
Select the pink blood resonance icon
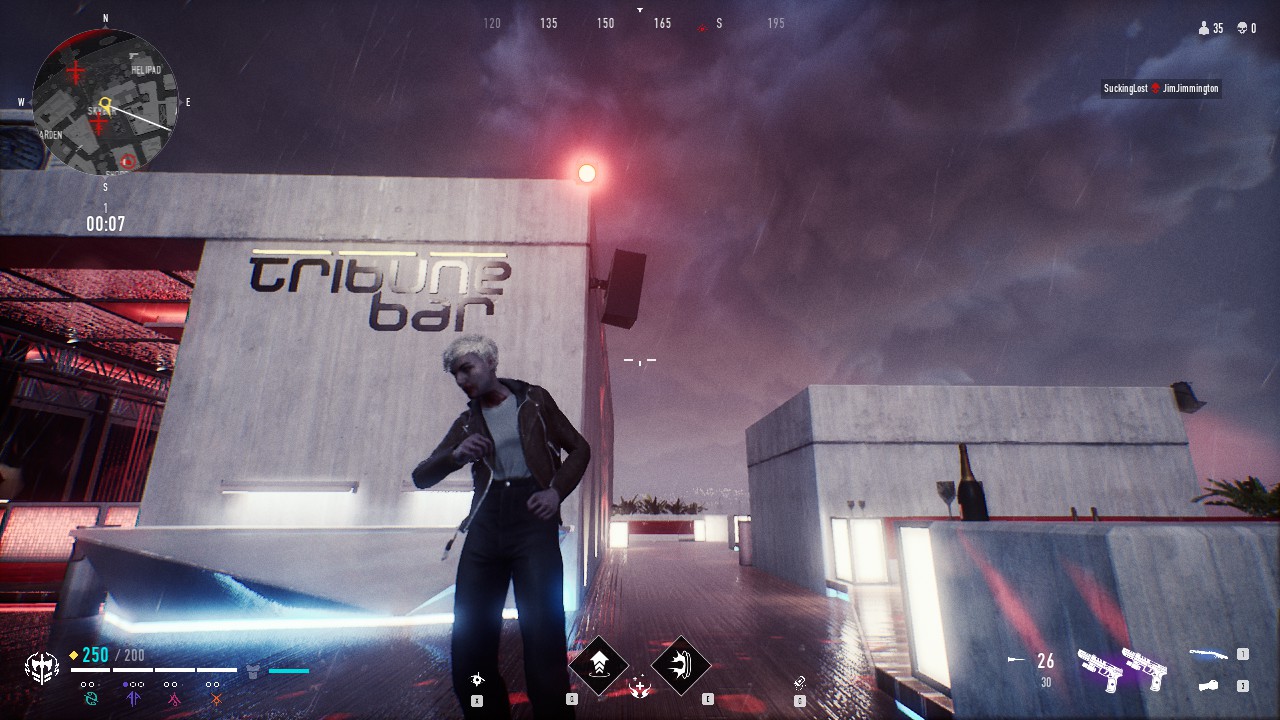coord(172,696)
